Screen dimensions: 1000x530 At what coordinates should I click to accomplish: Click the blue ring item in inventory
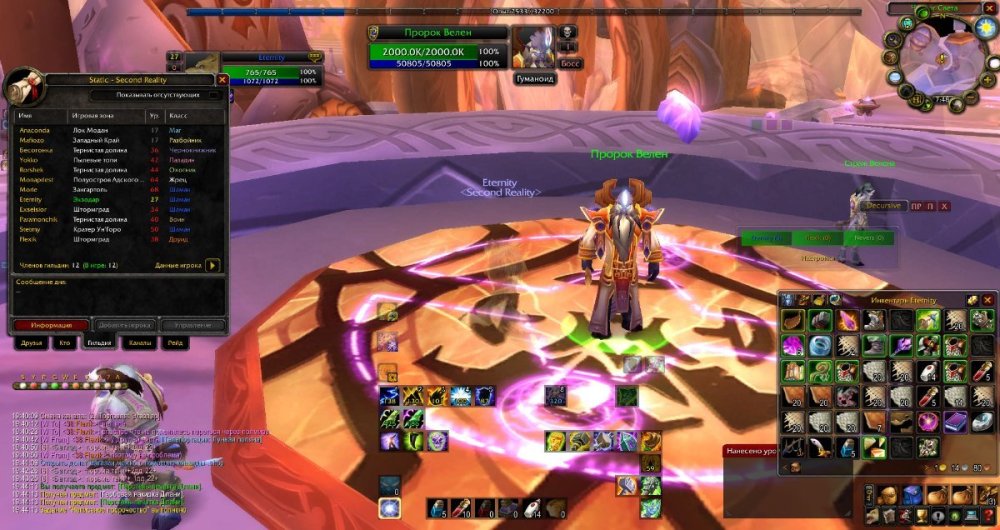[820, 346]
